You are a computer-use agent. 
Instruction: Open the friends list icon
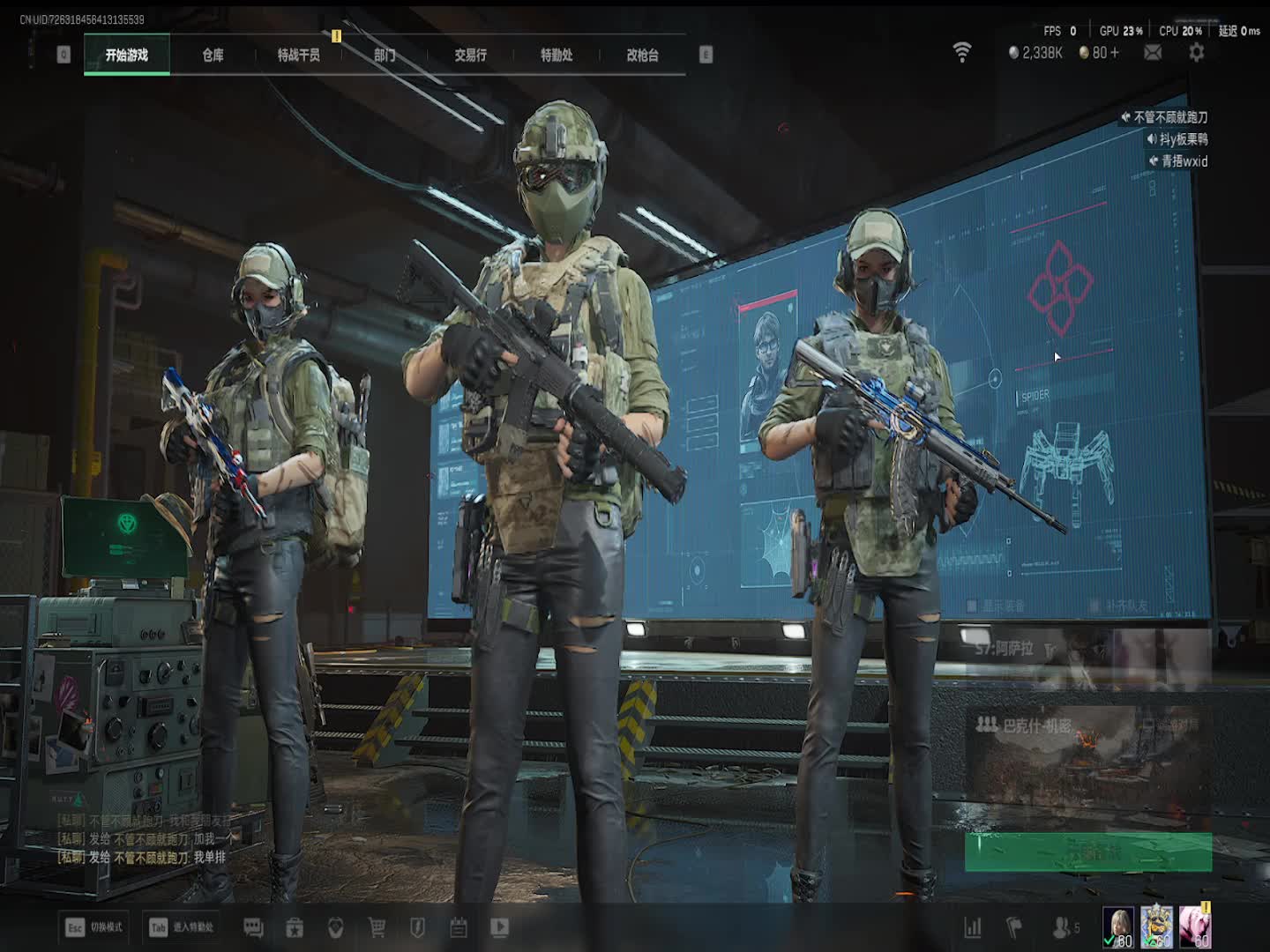1065,927
